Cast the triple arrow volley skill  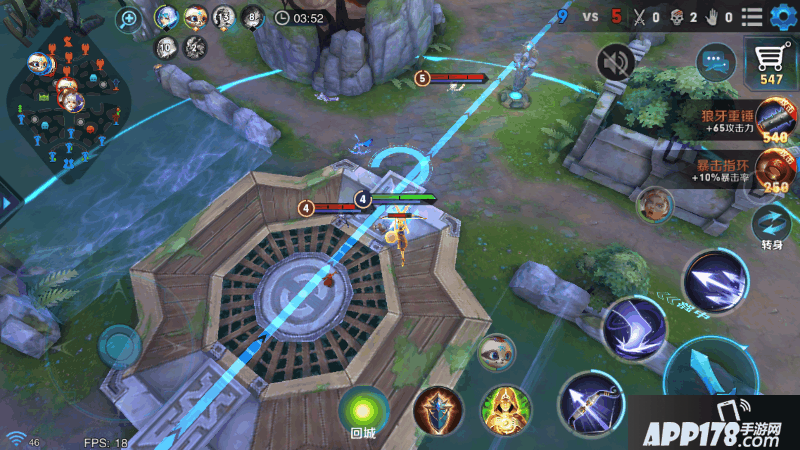(x=715, y=280)
